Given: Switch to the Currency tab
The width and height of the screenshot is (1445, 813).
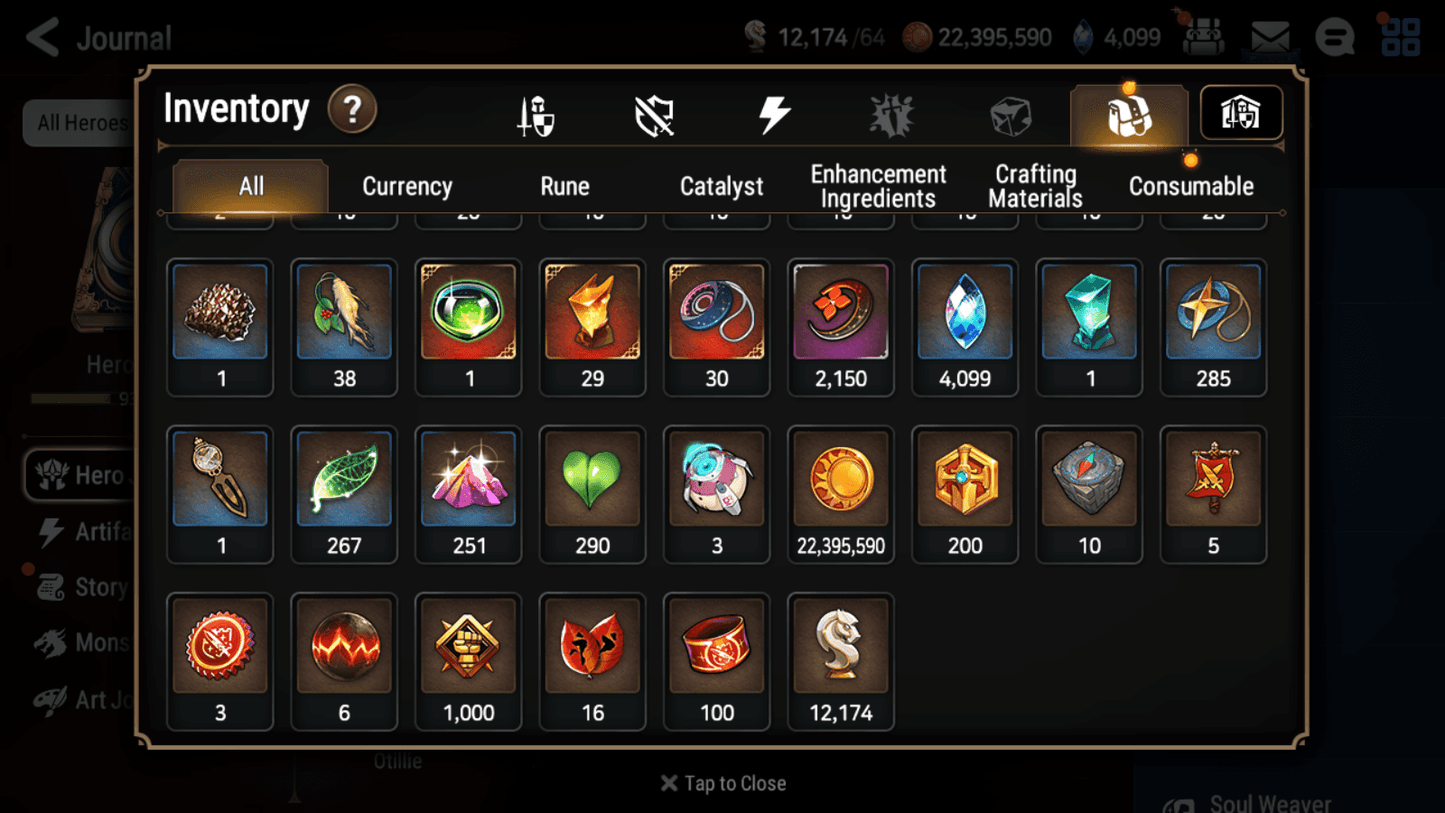Looking at the screenshot, I should click(x=406, y=185).
